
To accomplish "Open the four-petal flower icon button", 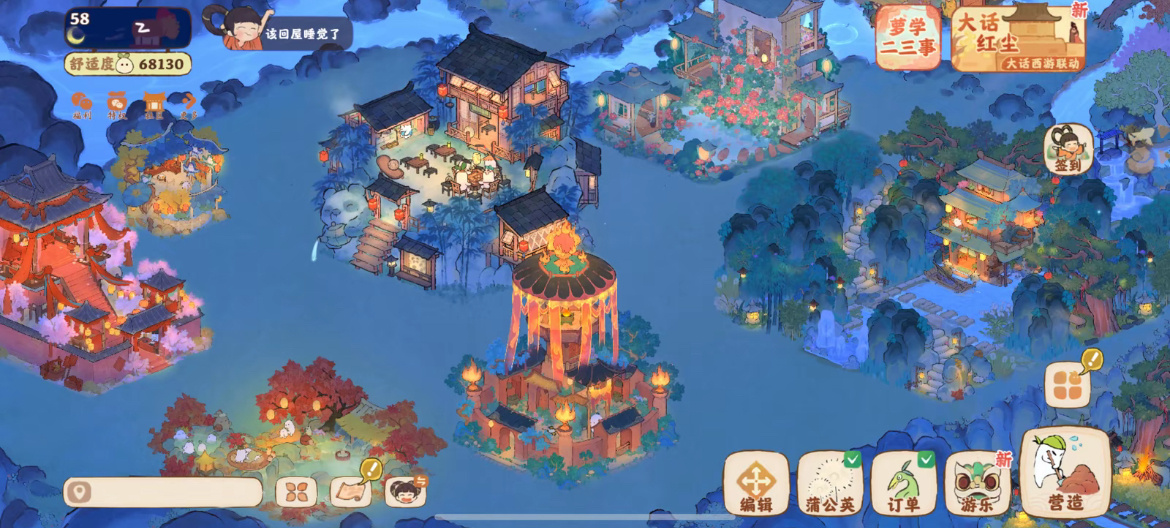I will 296,492.
